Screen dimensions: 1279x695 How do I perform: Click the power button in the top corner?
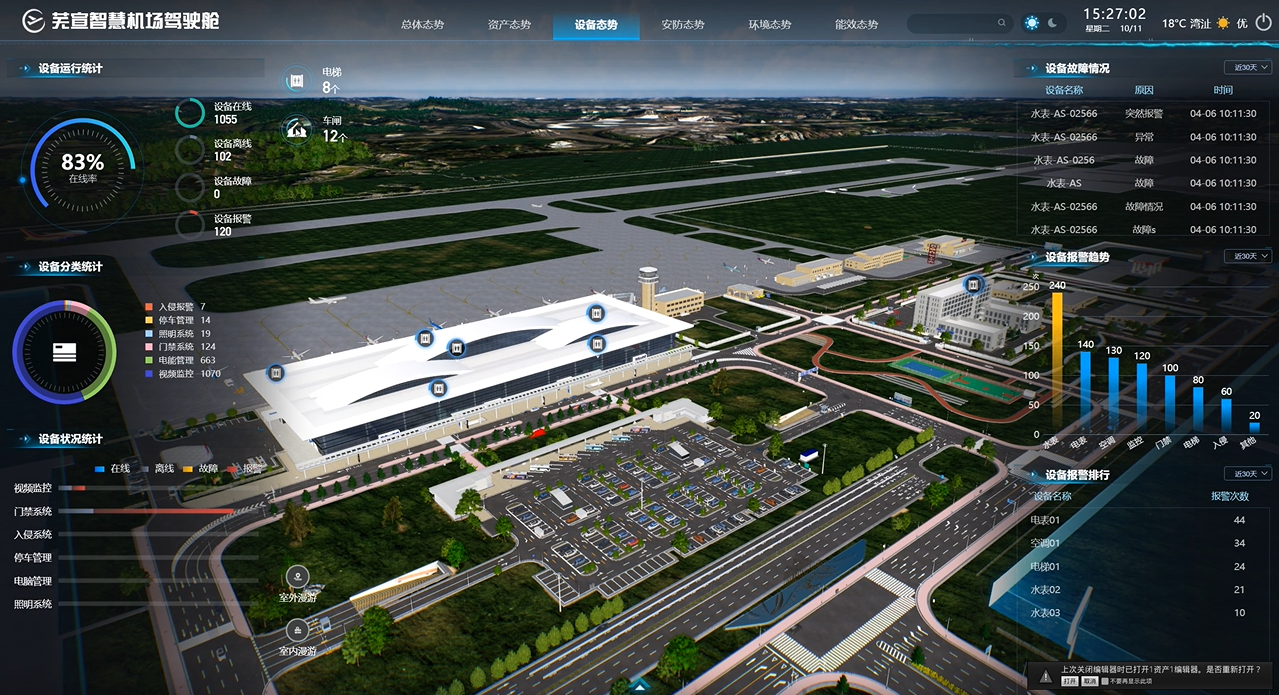point(1262,23)
